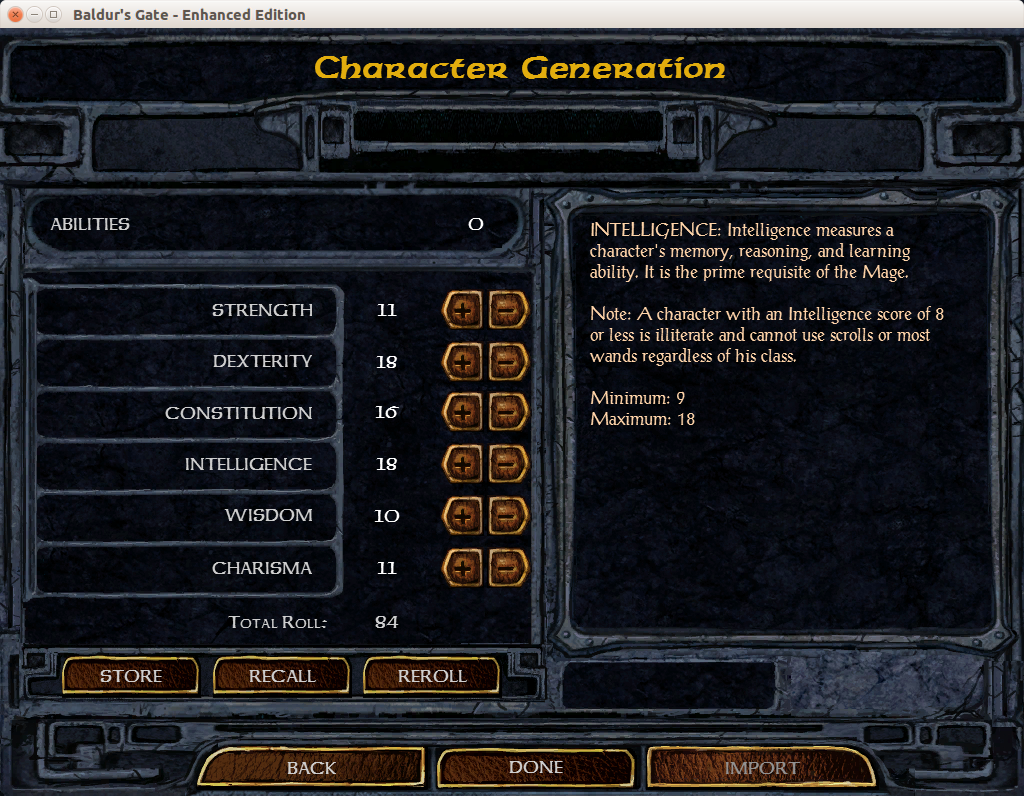Screen dimensions: 1024x796
Task: Store the current ability roll
Action: tap(131, 676)
